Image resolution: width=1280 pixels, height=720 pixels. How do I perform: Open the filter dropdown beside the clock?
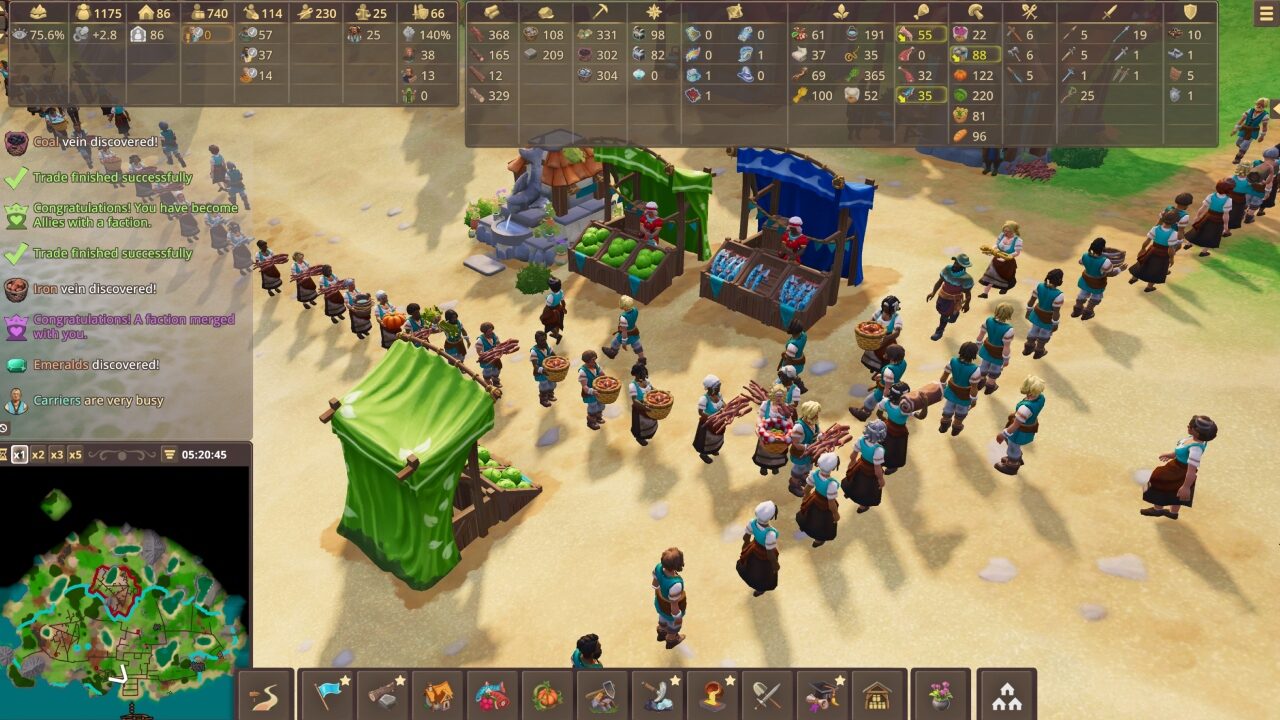(170, 455)
